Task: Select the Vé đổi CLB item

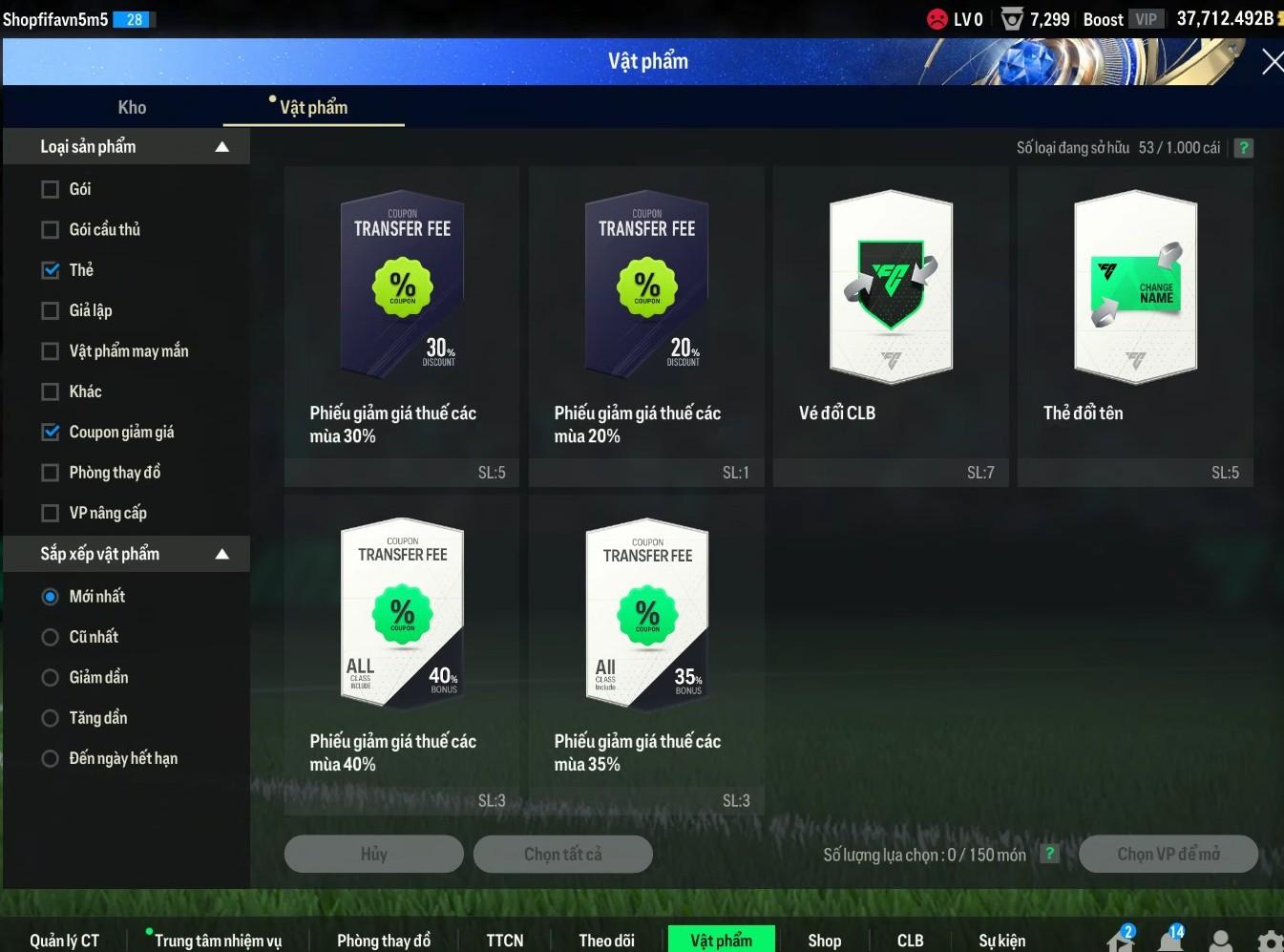Action: 891,325
